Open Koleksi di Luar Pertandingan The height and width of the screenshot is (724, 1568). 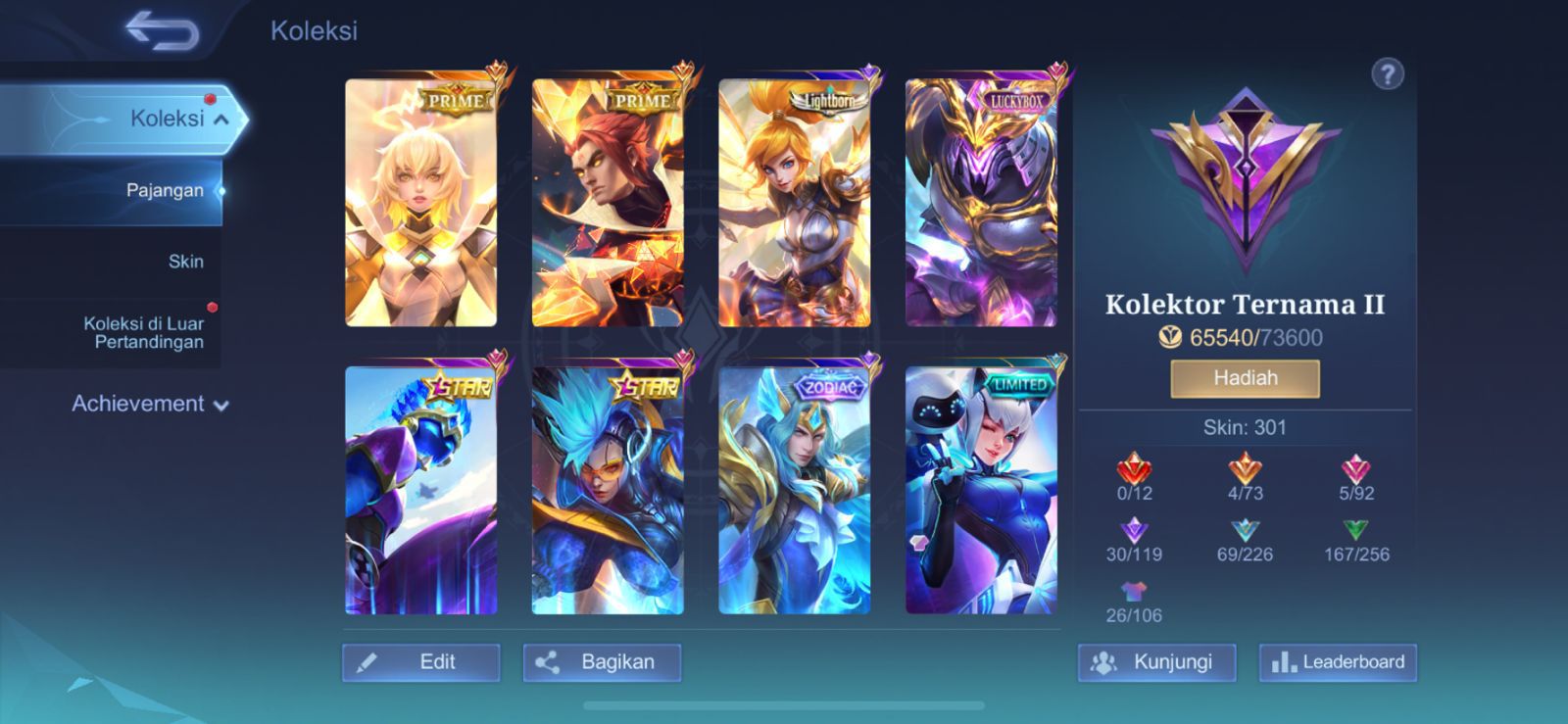tap(143, 331)
